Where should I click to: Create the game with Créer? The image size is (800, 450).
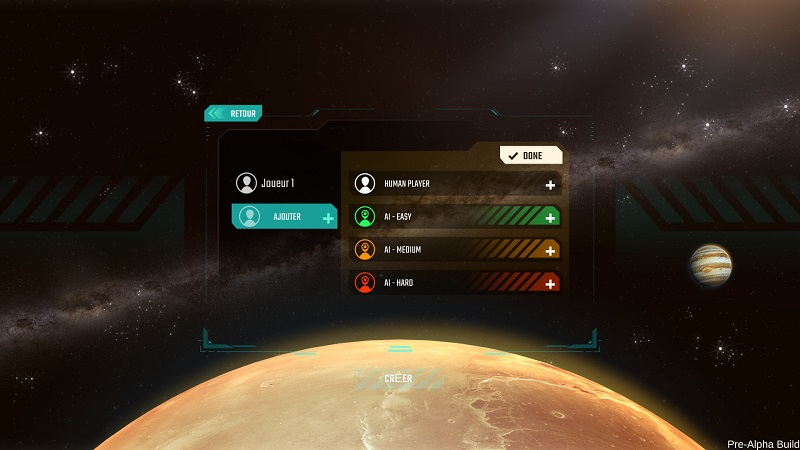click(398, 379)
